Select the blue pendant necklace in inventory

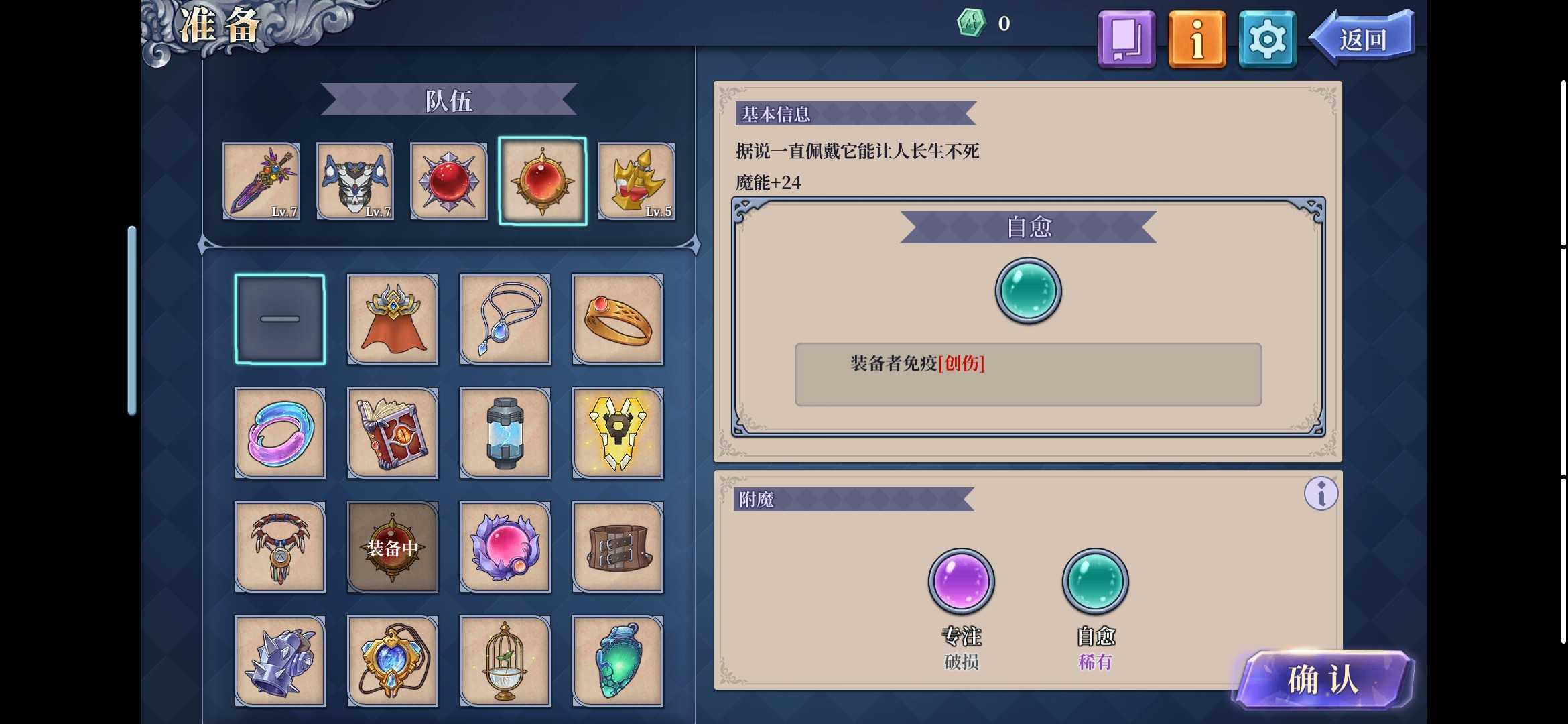point(505,318)
